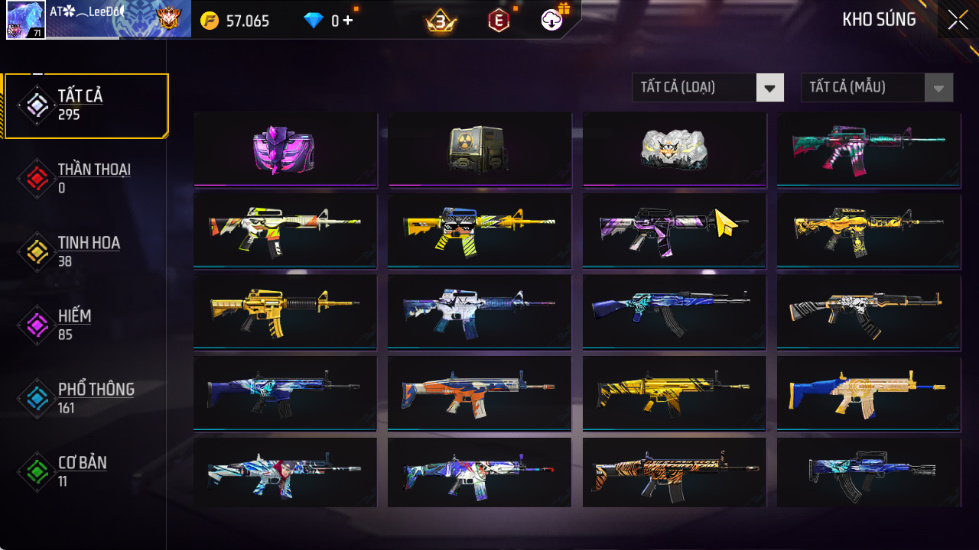The height and width of the screenshot is (550, 979).
Task: Open the download gift icon
Action: [x=553, y=19]
